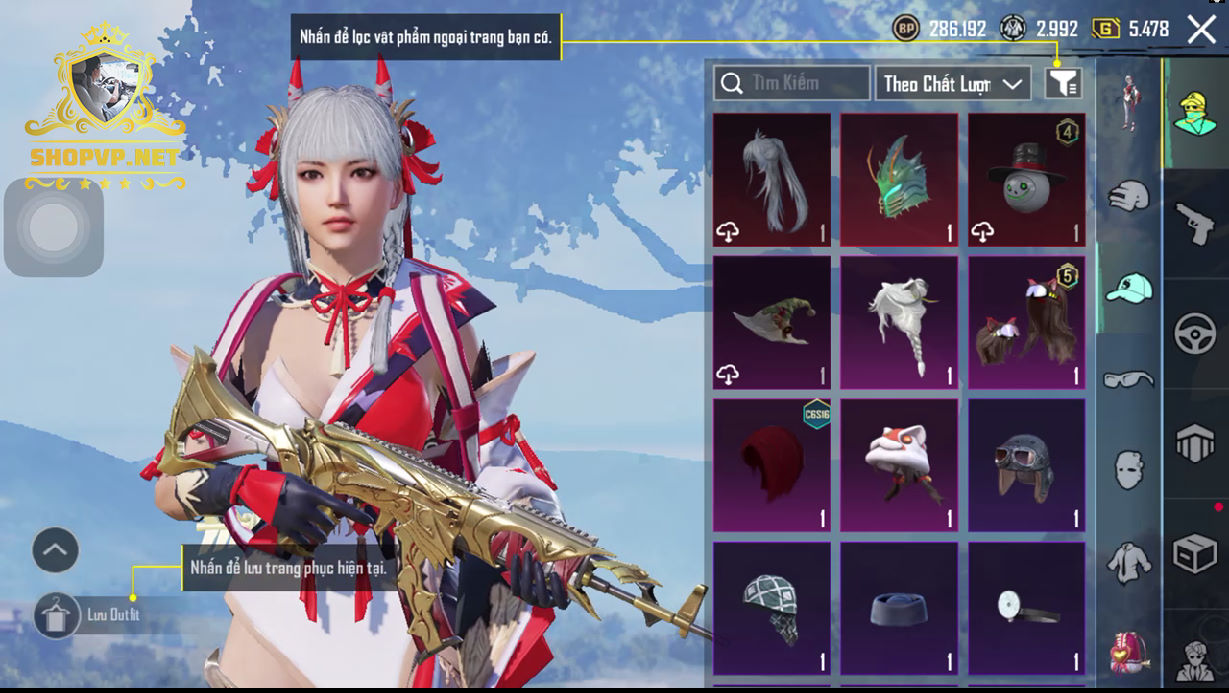Screen dimensions: 1229x693
Task: Close the inventory with the X button
Action: click(1202, 30)
